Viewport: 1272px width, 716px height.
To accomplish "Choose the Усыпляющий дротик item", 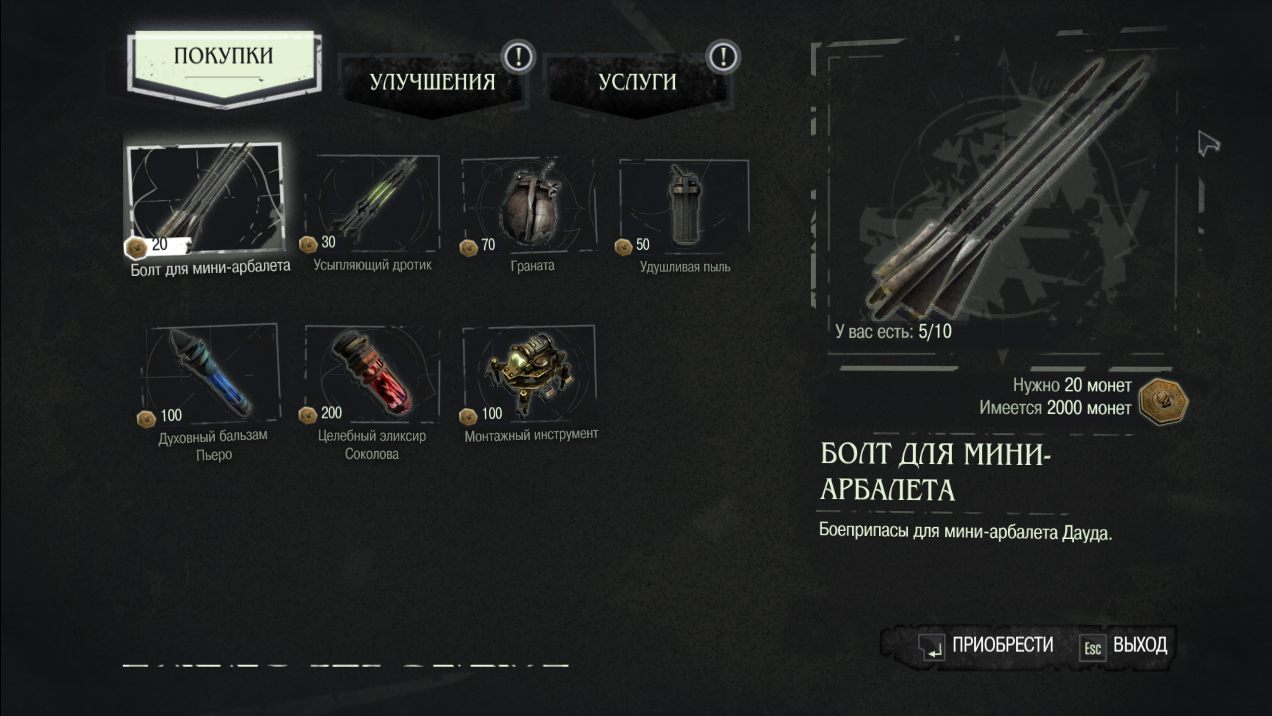I will [x=373, y=205].
